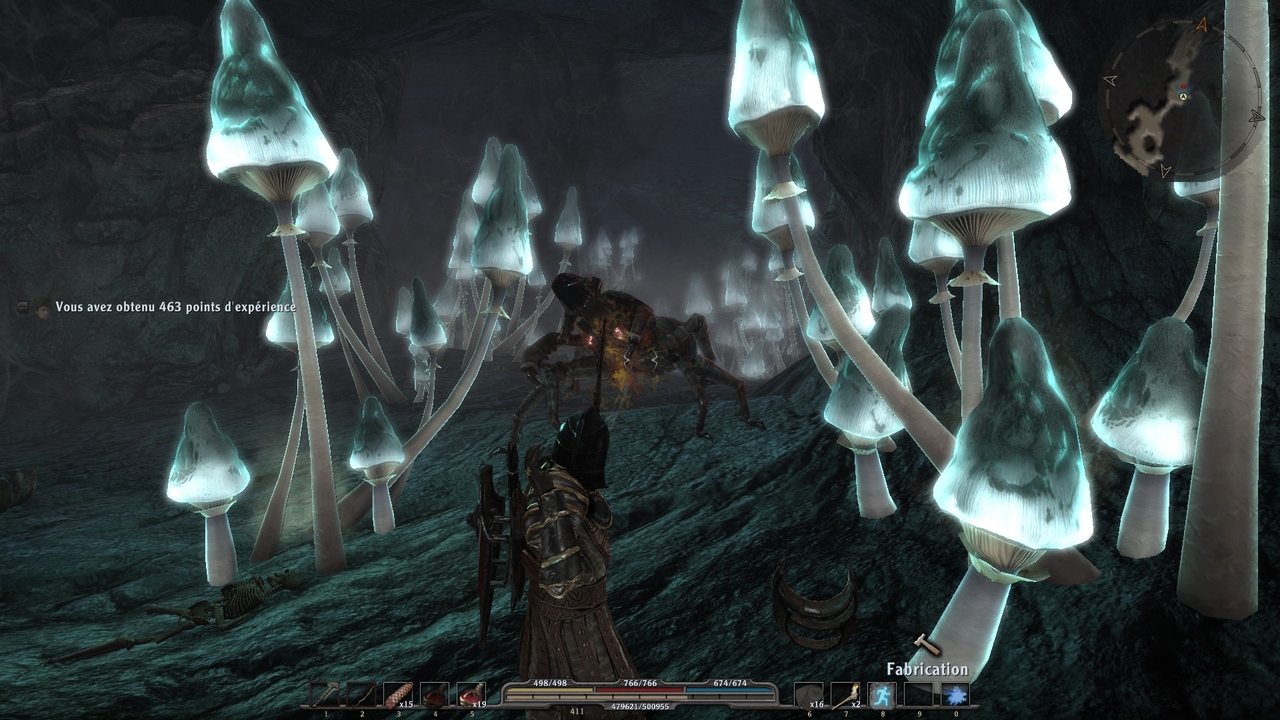Use the grey cloth roll stacked x16
Viewport: 1280px width, 720px height.
point(809,694)
